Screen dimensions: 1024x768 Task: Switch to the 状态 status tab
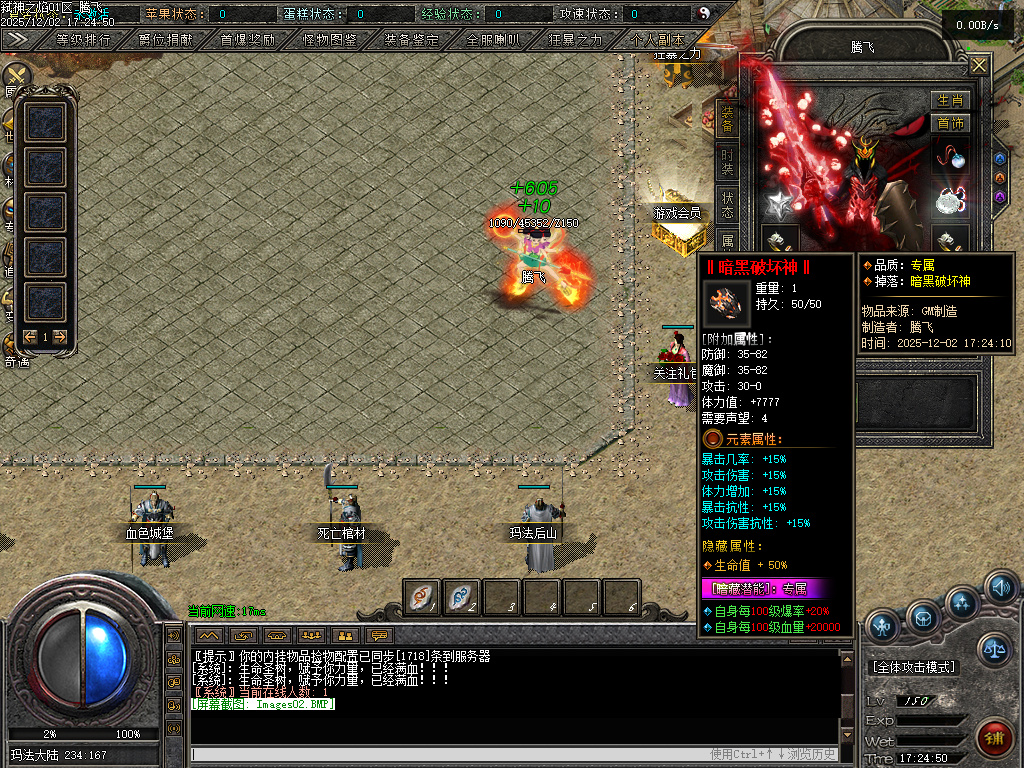click(x=728, y=204)
